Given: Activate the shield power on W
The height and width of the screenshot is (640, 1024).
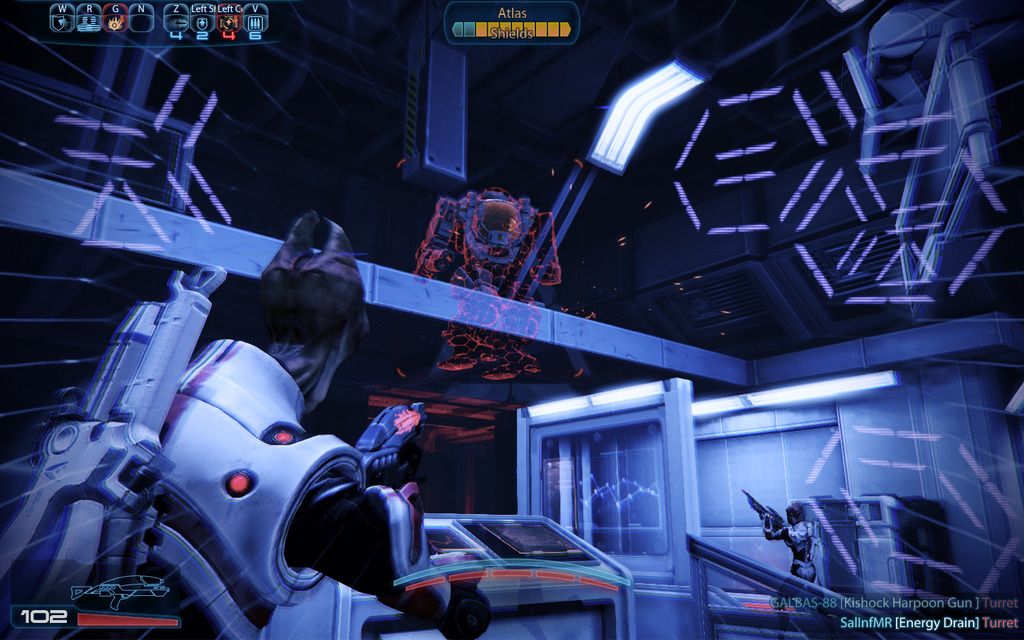Looking at the screenshot, I should pyautogui.click(x=62, y=20).
